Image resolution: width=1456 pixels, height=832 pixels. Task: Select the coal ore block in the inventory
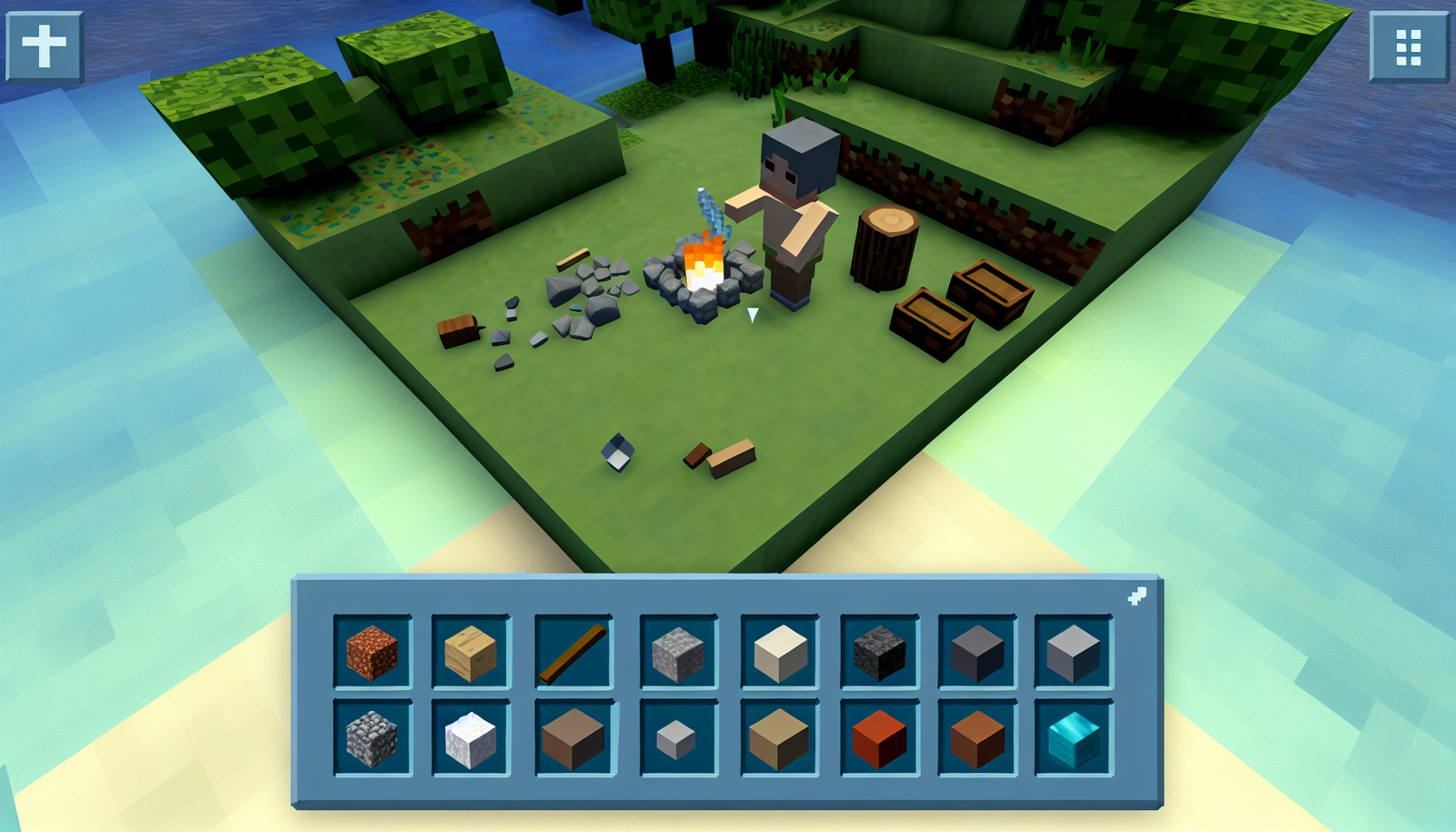[878, 653]
